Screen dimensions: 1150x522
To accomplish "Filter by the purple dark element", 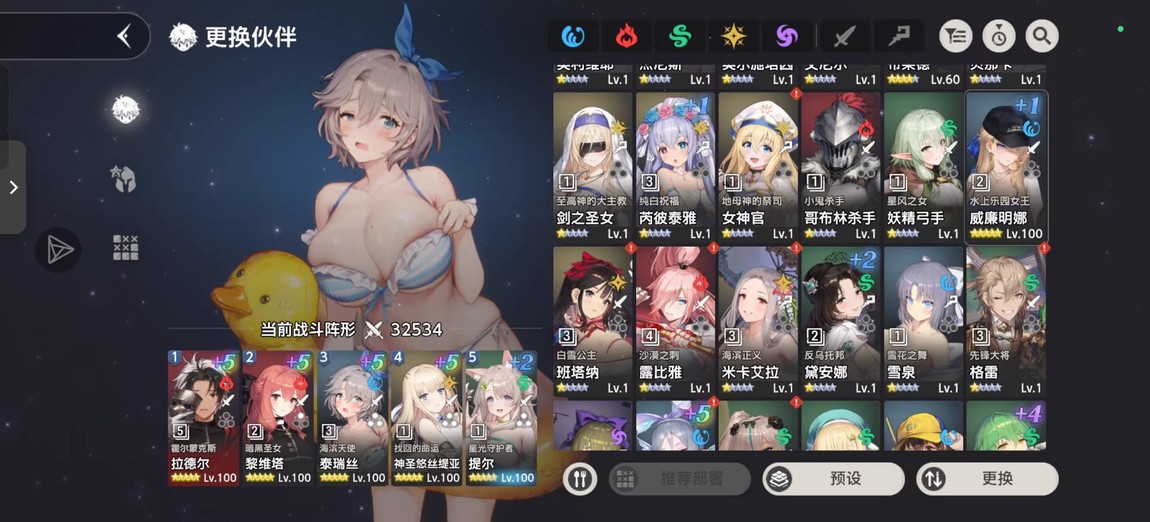I will [x=787, y=37].
